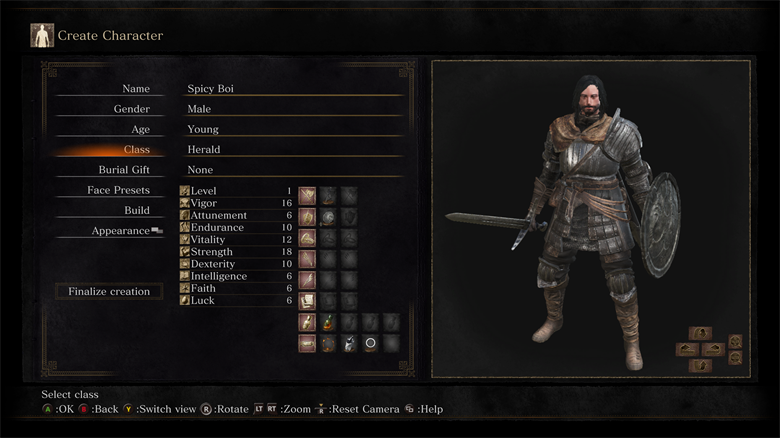Select the Estus Flask item icon
This screenshot has height=438, width=780.
click(328, 322)
